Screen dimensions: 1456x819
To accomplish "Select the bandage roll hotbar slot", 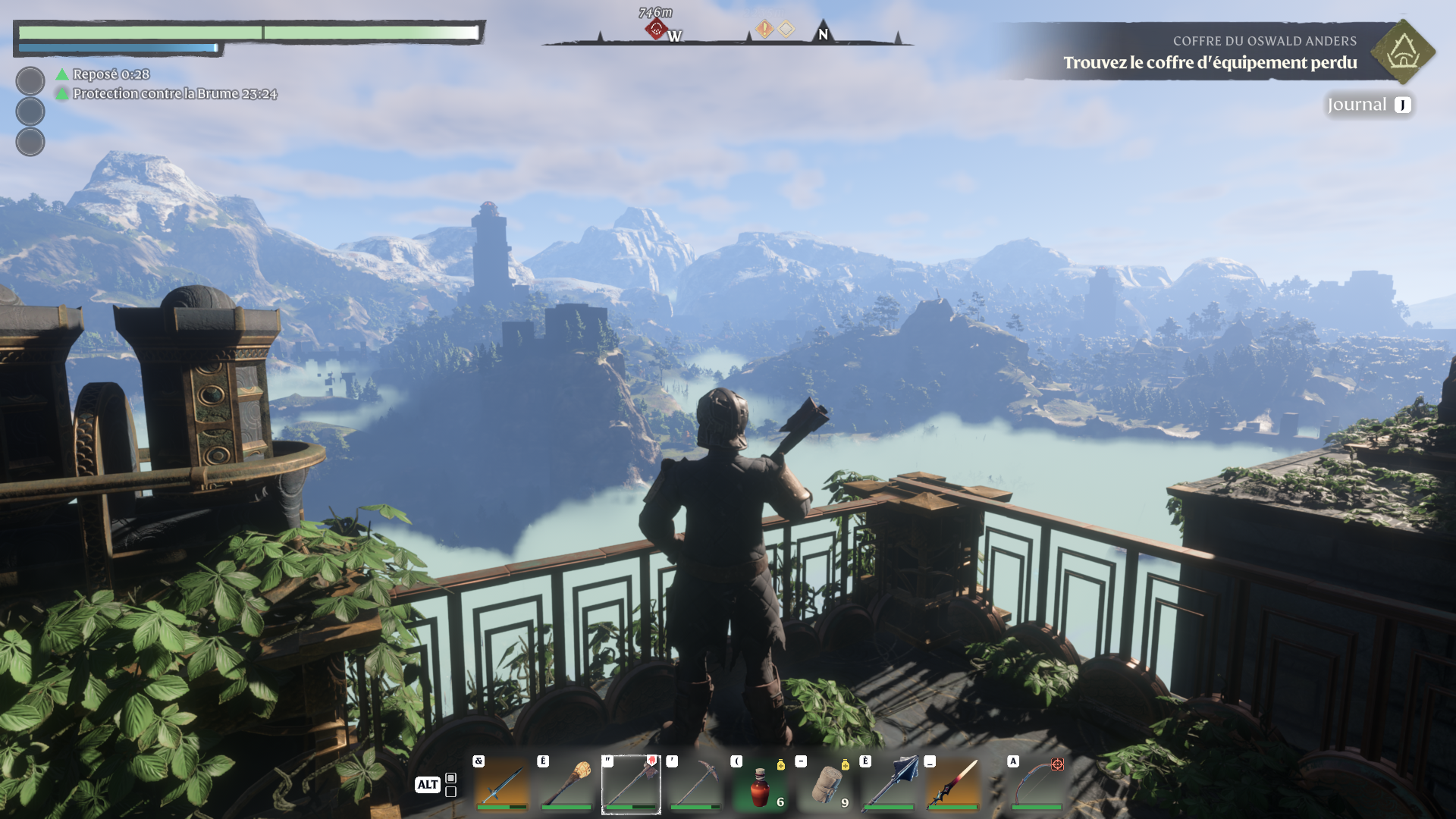I will click(x=825, y=783).
